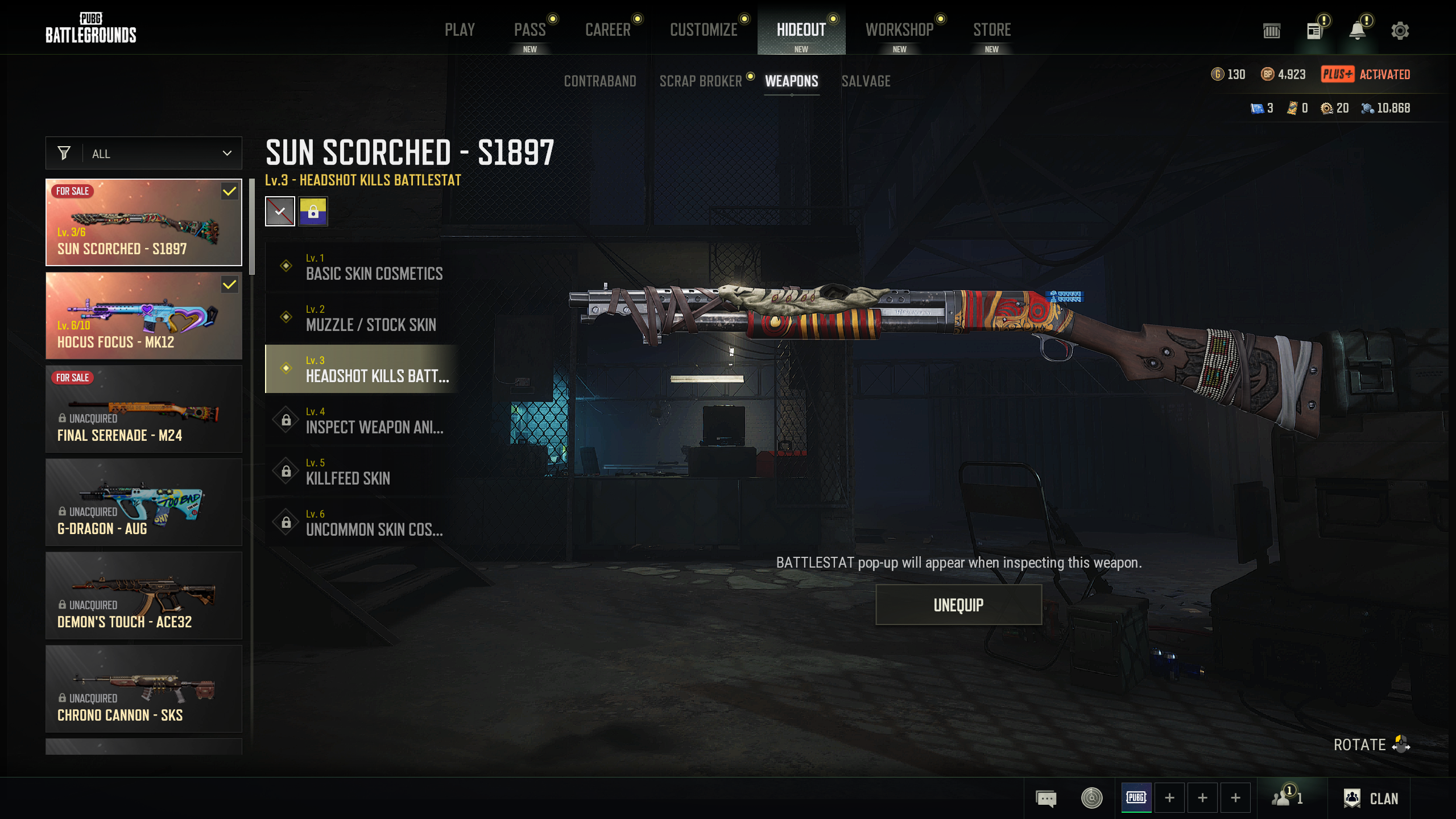Select the Hocus Focus MK12 skin
Viewport: 1456px width, 819px height.
(x=144, y=316)
